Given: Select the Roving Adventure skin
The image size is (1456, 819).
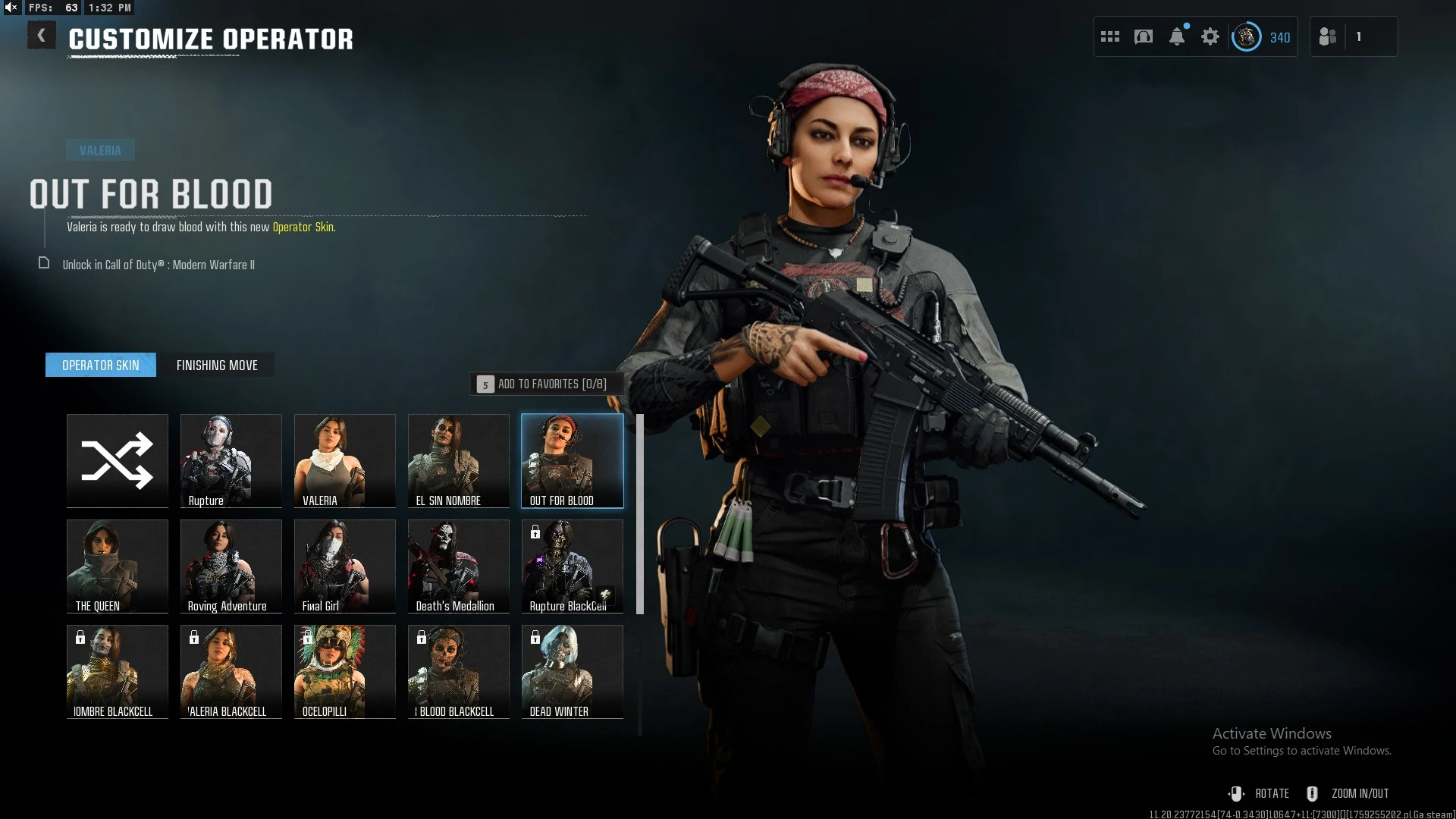Looking at the screenshot, I should coord(231,566).
